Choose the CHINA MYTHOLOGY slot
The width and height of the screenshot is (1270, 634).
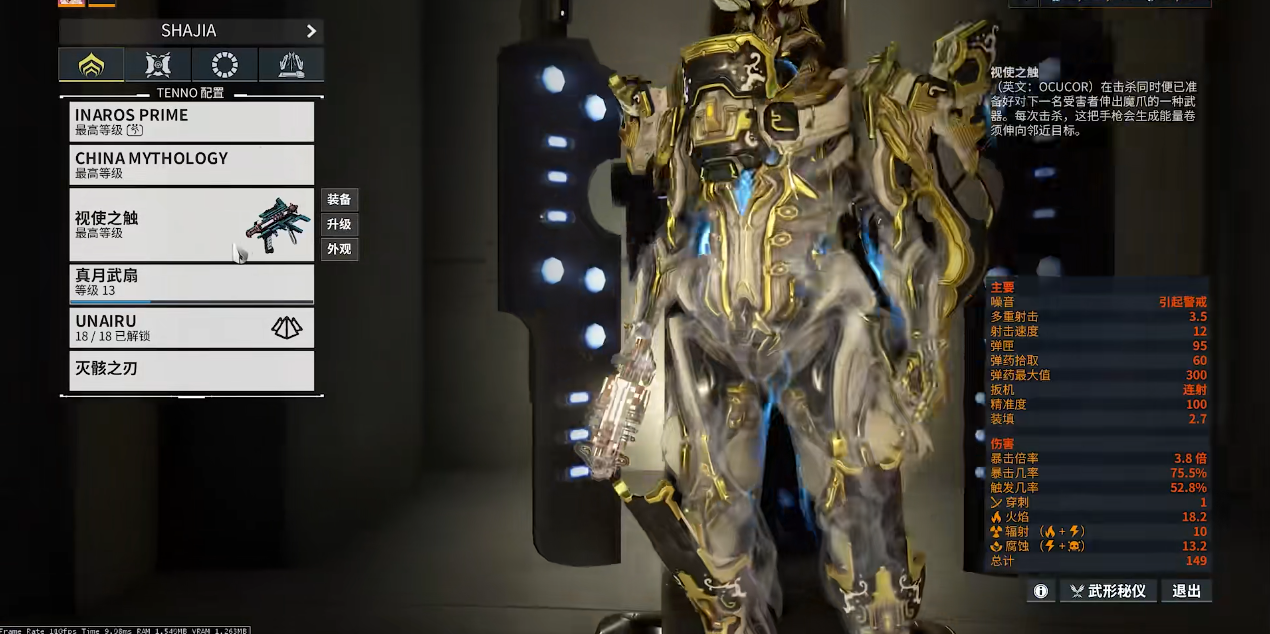[x=192, y=164]
